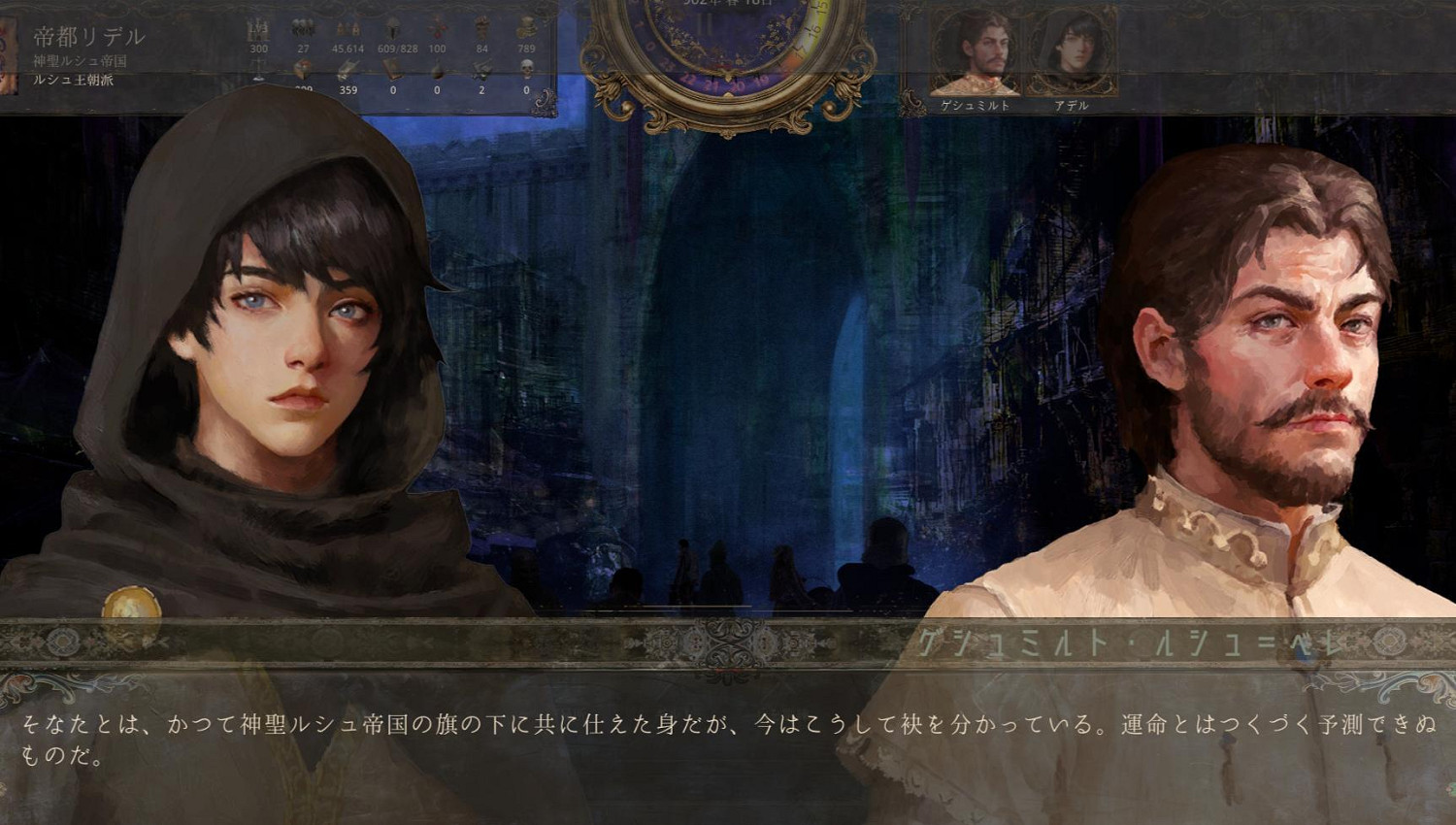Click the gold resource icon showing 45,614
The height and width of the screenshot is (825, 1456).
tap(347, 29)
